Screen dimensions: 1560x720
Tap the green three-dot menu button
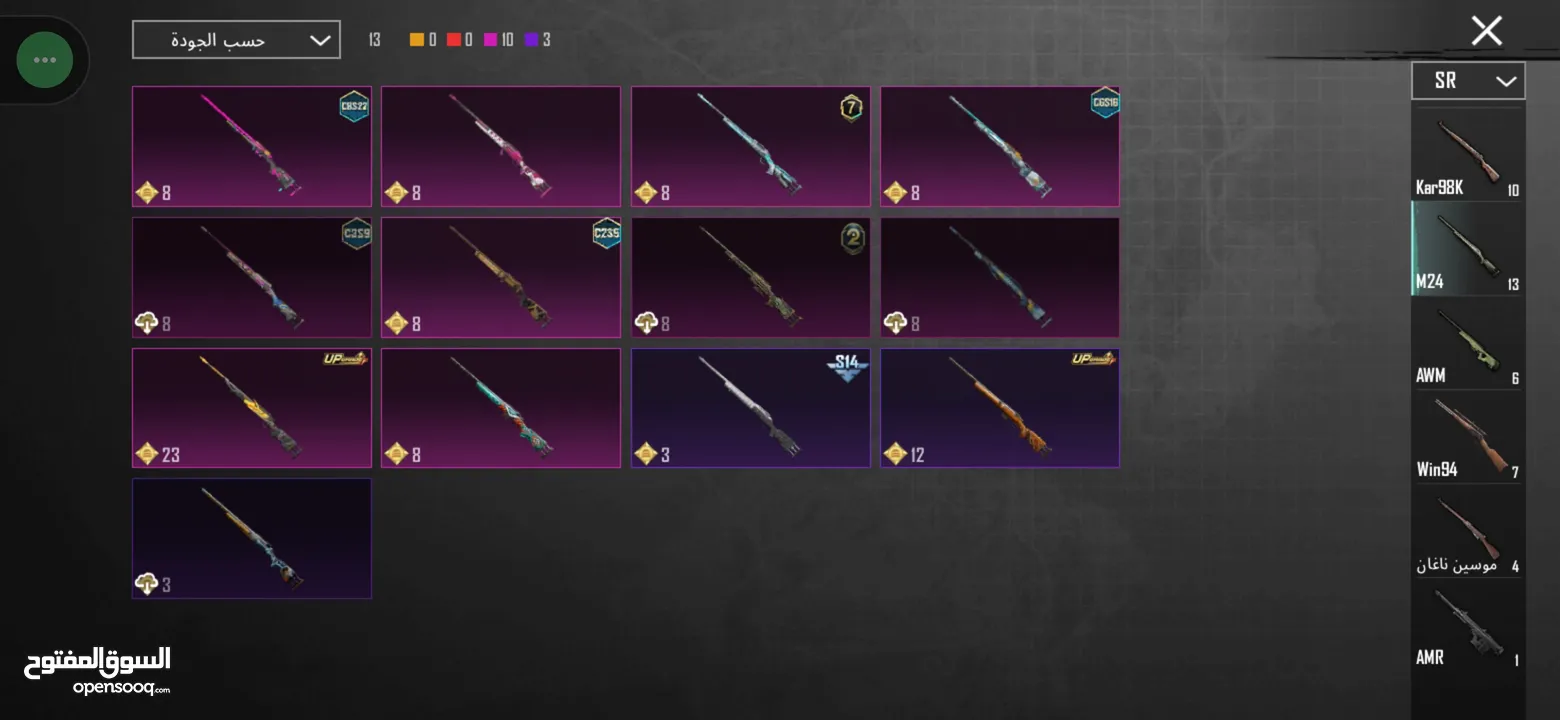pyautogui.click(x=45, y=60)
